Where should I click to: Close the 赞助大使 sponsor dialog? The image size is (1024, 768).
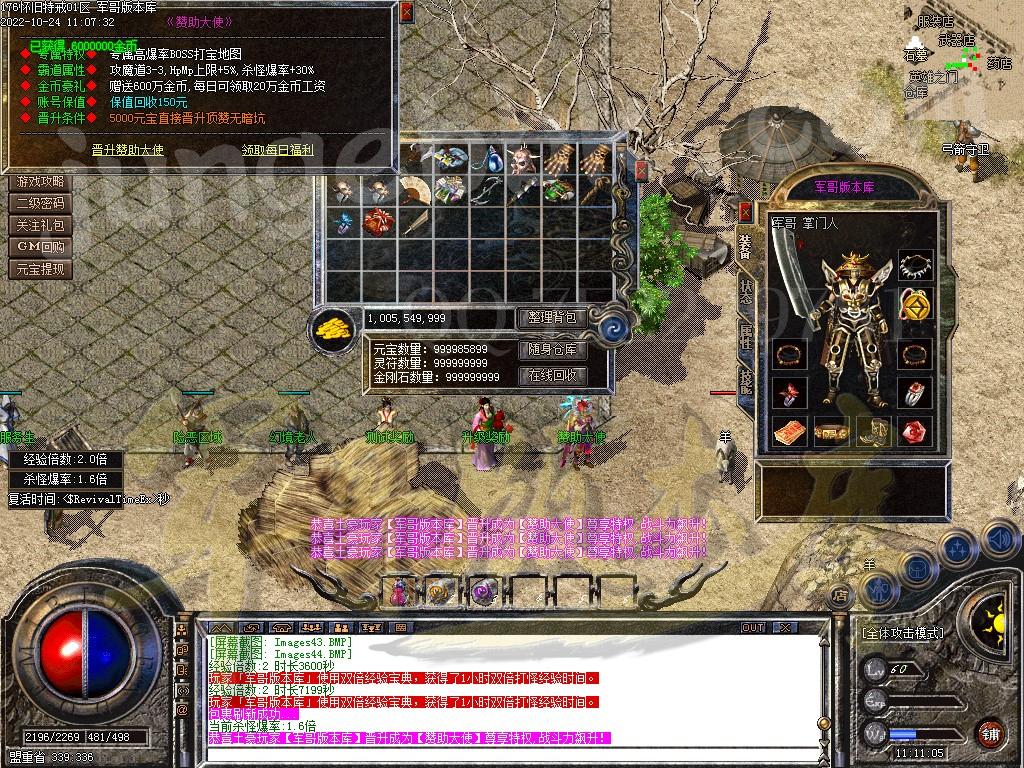click(x=405, y=13)
